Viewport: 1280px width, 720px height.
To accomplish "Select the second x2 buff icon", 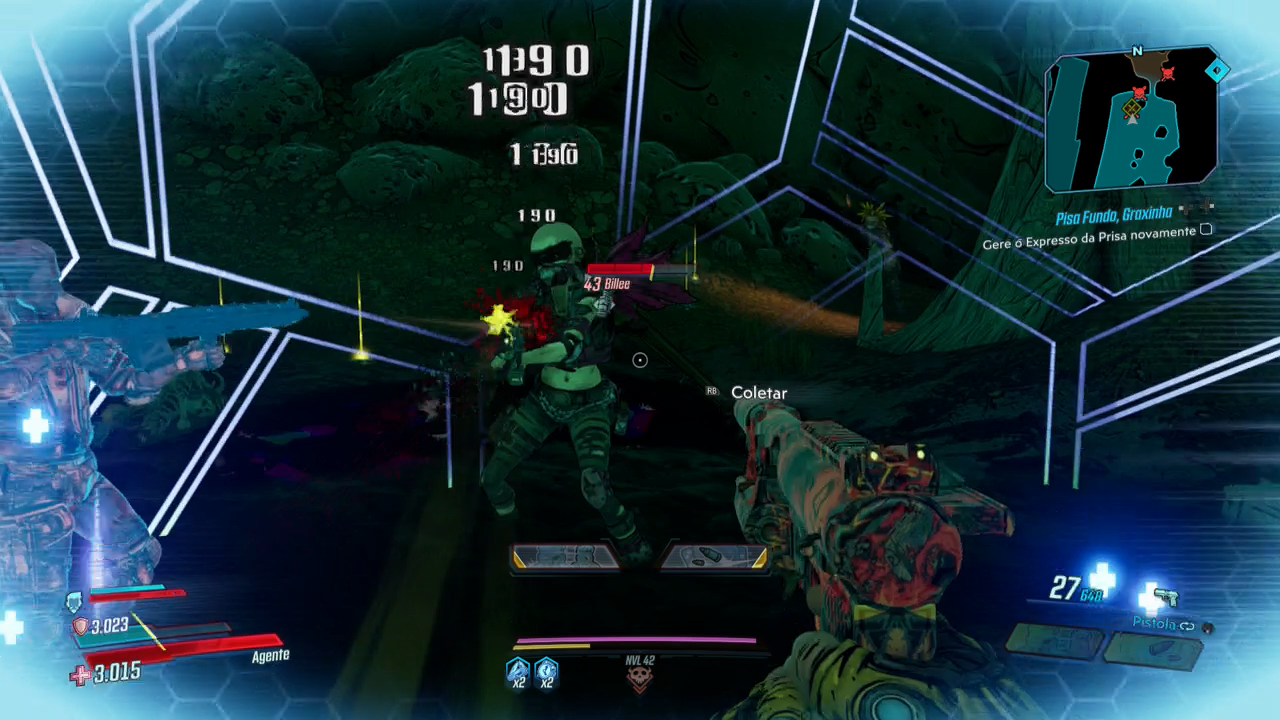I will [546, 670].
